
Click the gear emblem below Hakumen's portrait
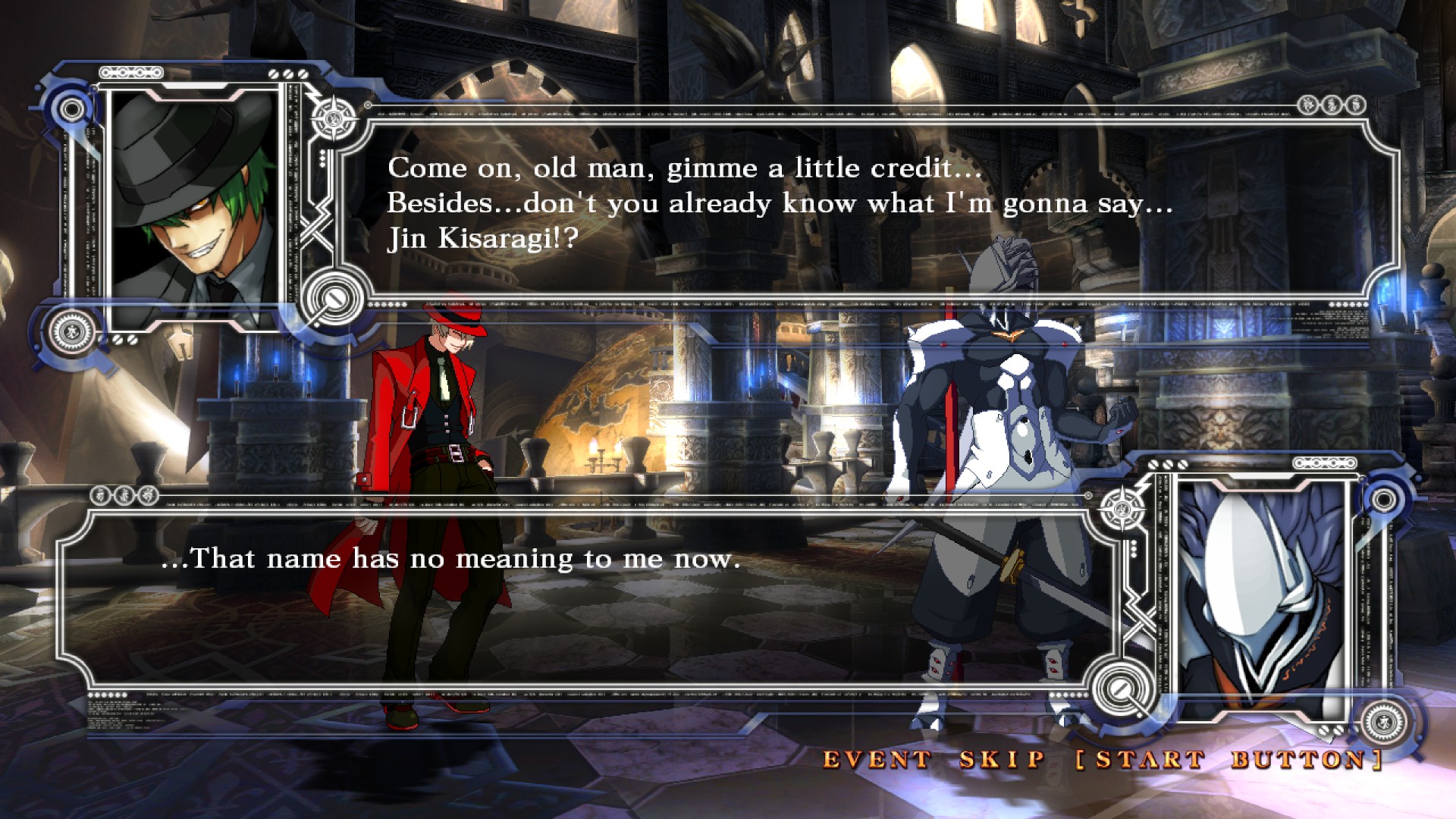(1384, 720)
